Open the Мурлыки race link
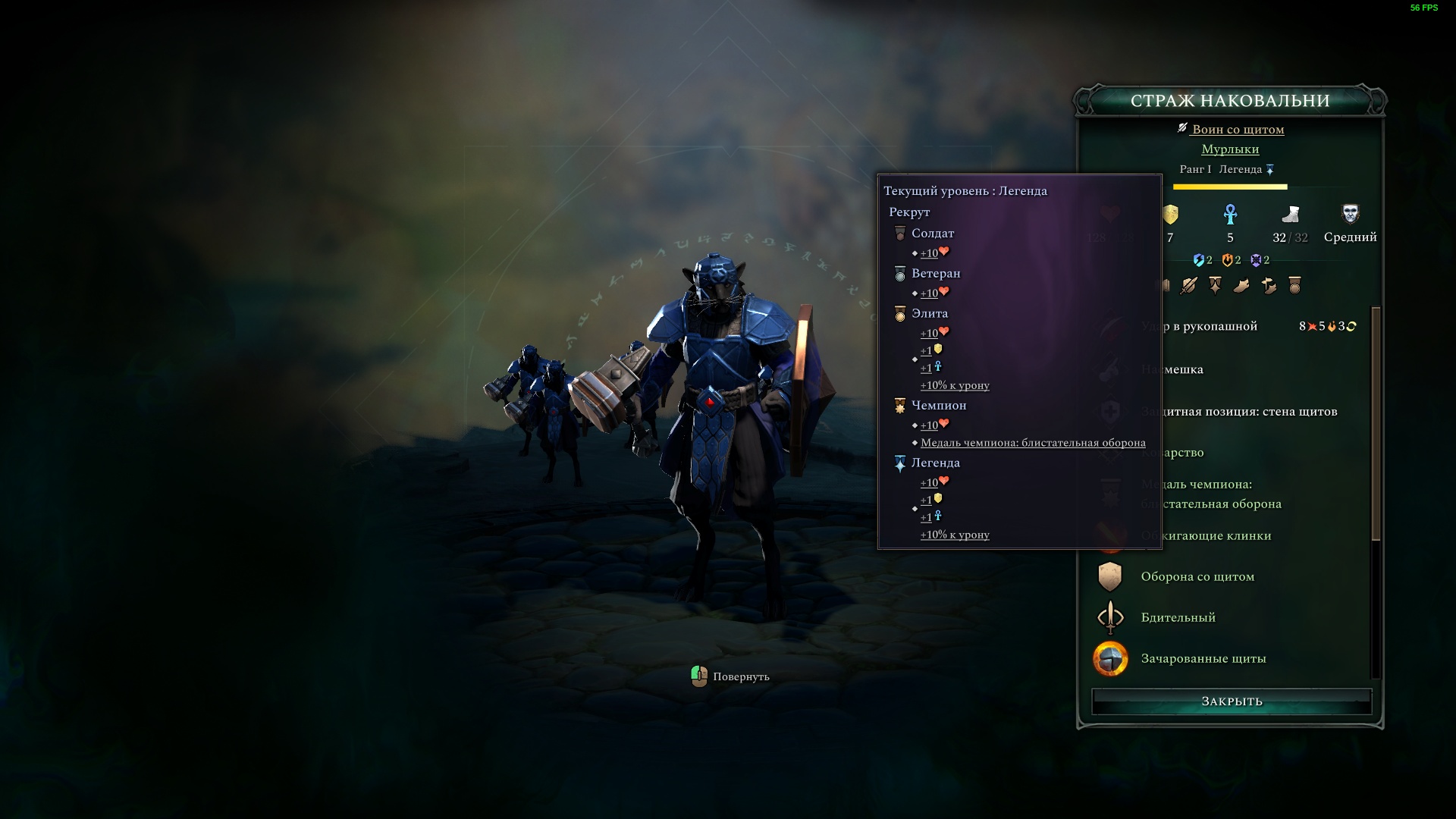The image size is (1456, 819). [1230, 149]
